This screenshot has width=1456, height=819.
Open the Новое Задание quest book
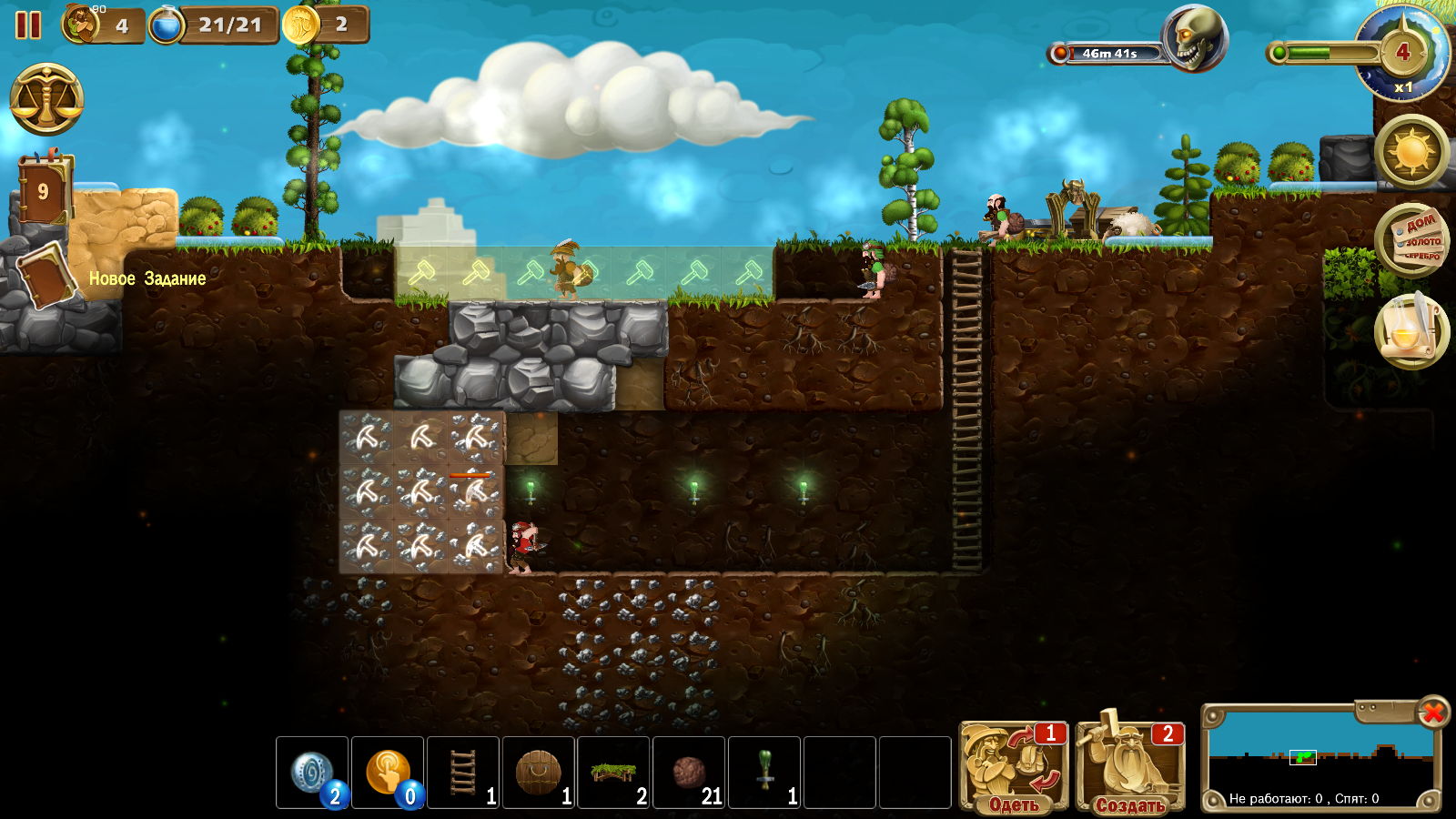pos(44,275)
